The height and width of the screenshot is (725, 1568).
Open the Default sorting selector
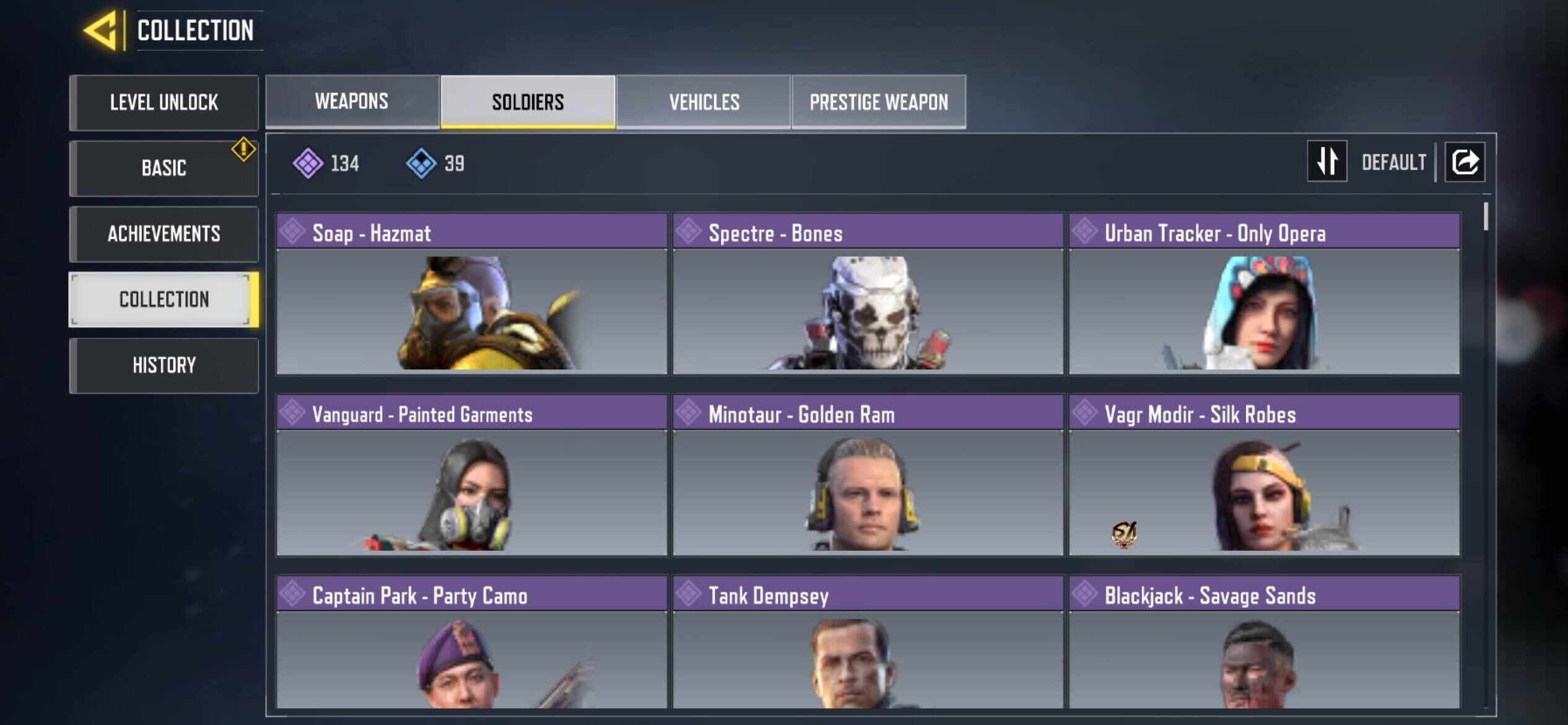(x=1393, y=162)
